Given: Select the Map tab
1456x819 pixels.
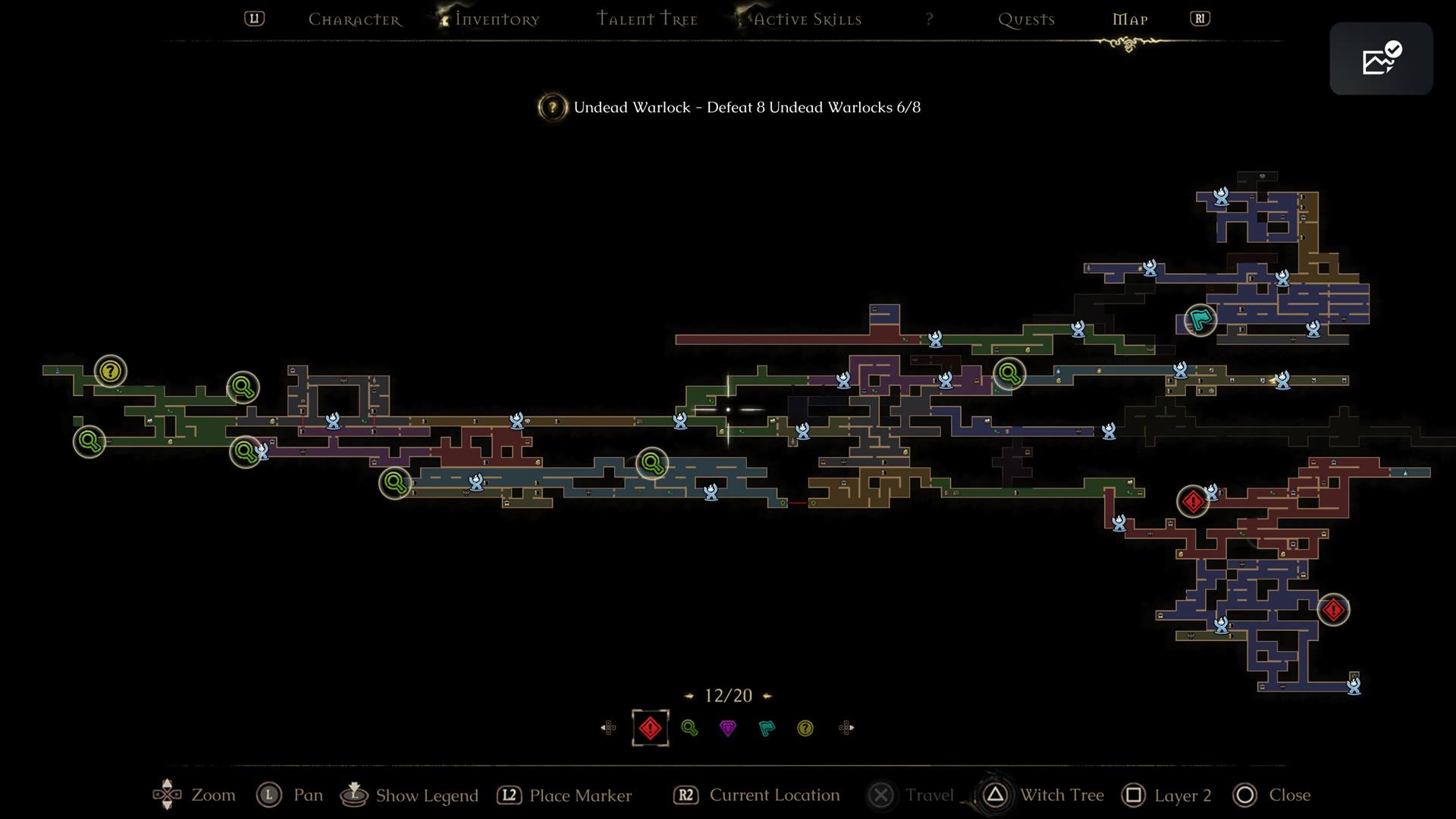Looking at the screenshot, I should coord(1130,20).
